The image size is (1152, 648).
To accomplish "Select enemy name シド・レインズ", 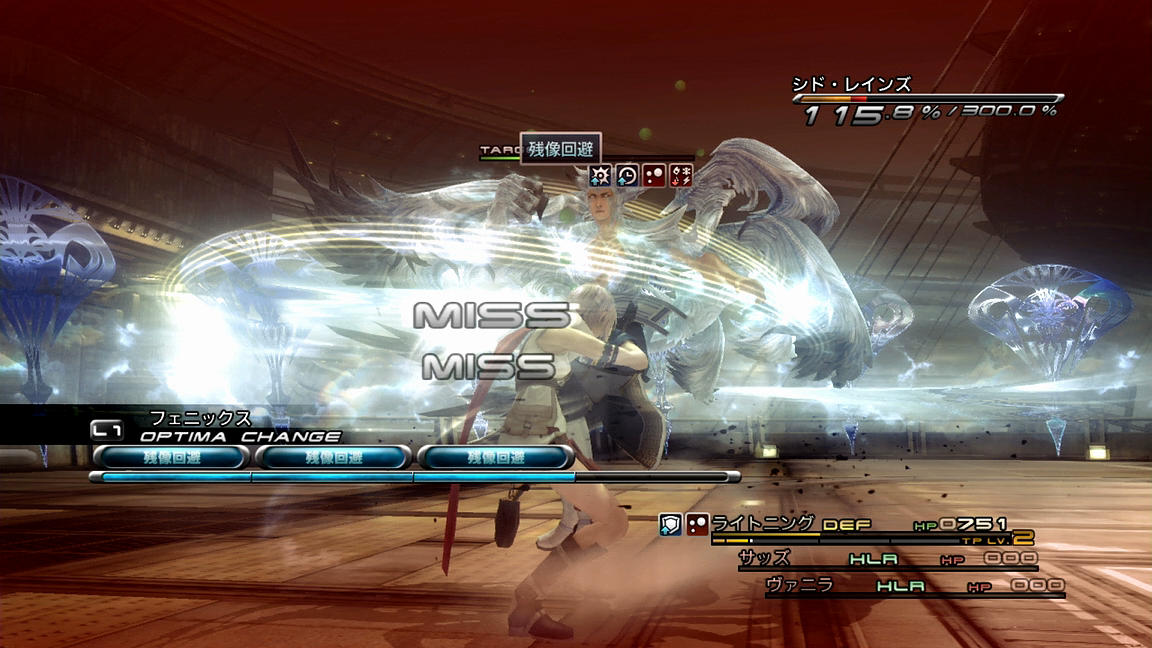I will 851,84.
